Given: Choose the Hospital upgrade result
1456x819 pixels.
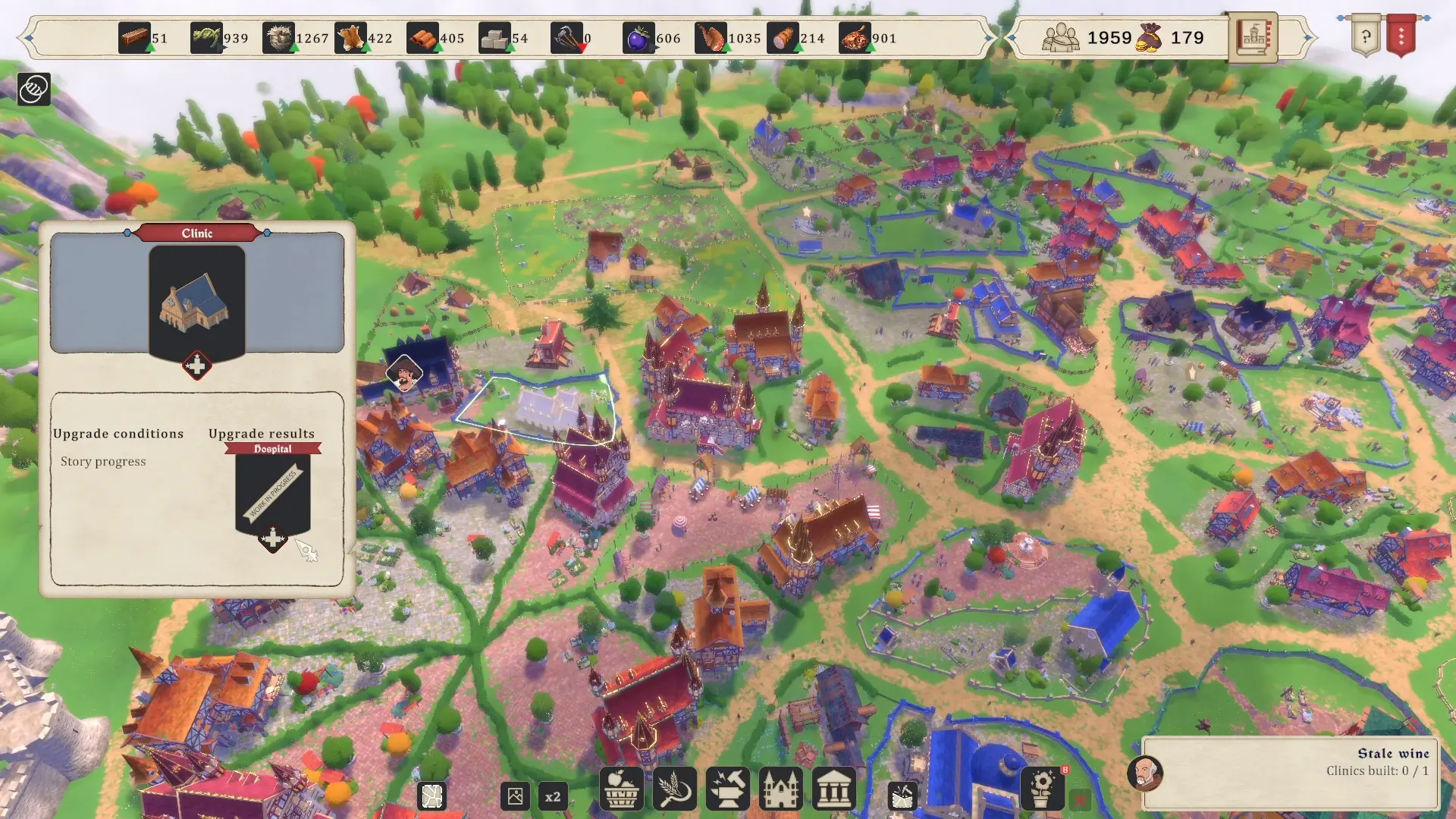Looking at the screenshot, I should tap(272, 493).
